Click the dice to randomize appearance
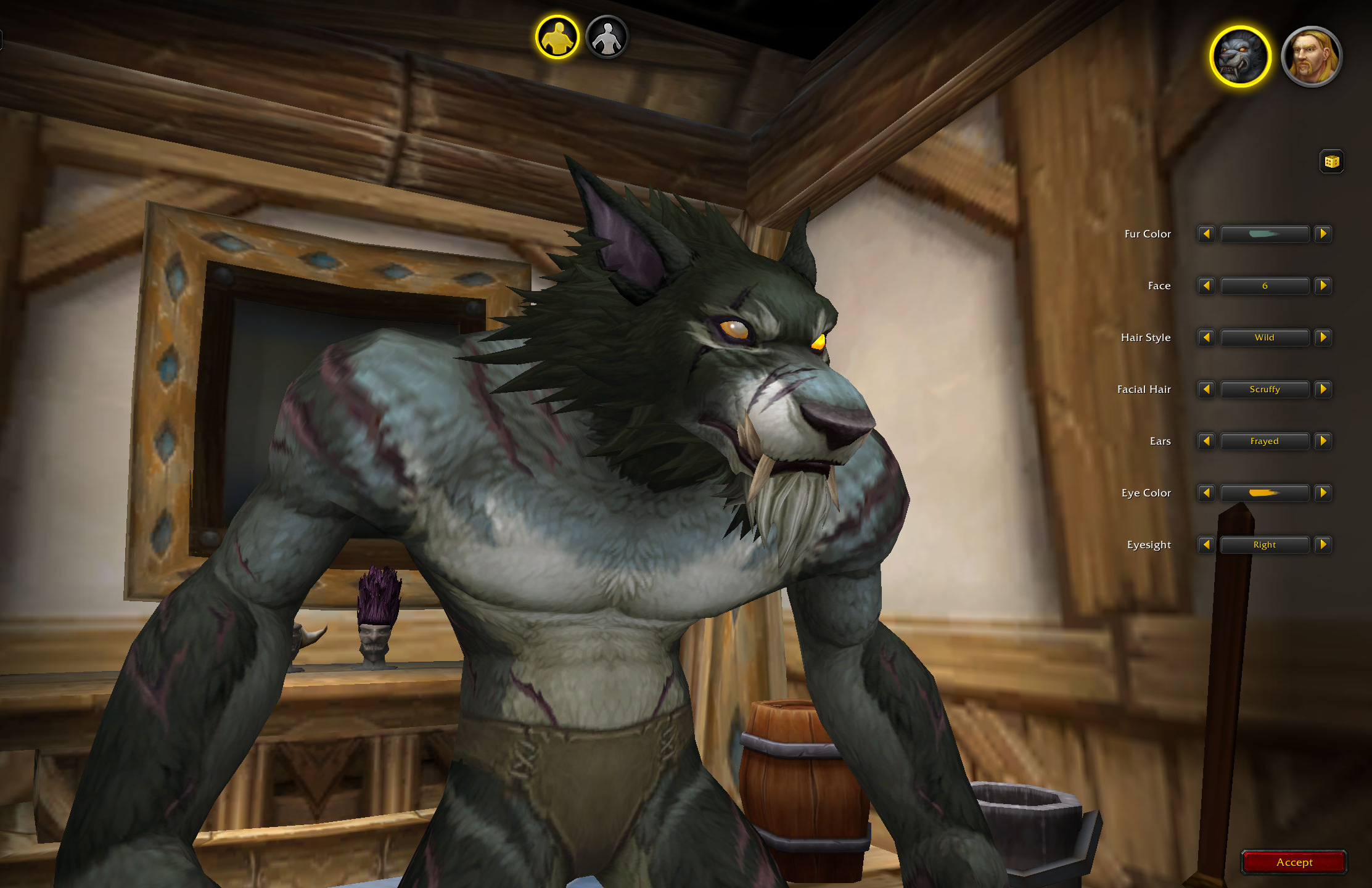This screenshot has height=888, width=1372. 1331,162
